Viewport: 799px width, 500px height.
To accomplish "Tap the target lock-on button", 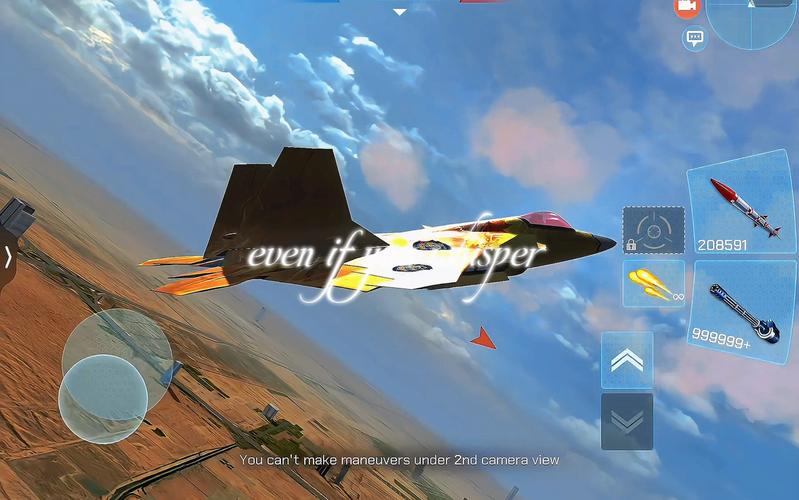I will (653, 229).
